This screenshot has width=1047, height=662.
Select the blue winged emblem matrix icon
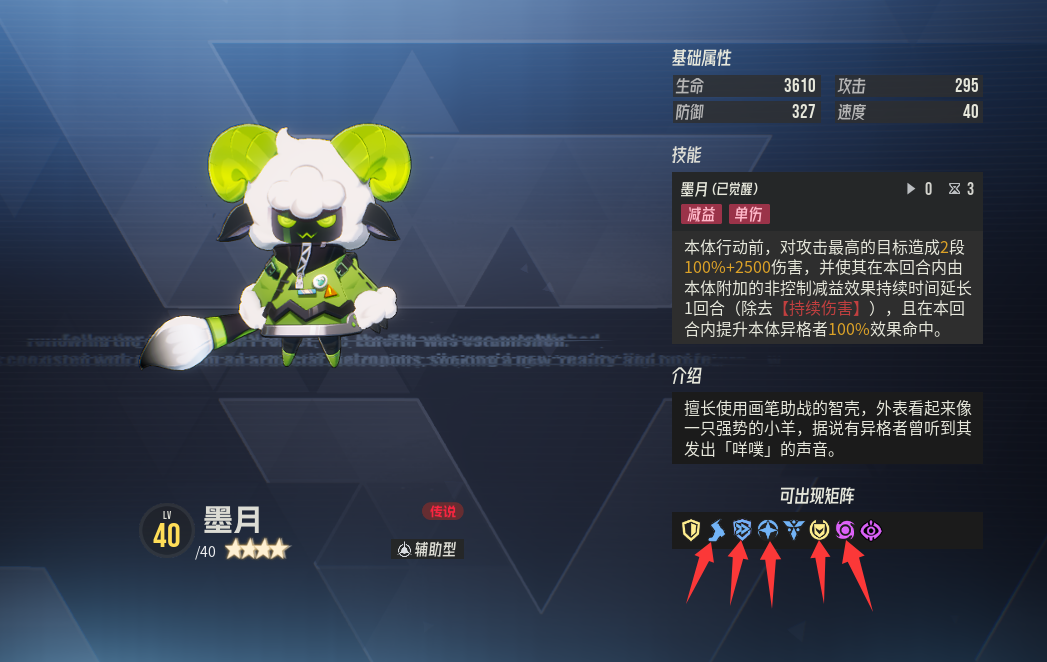(794, 530)
